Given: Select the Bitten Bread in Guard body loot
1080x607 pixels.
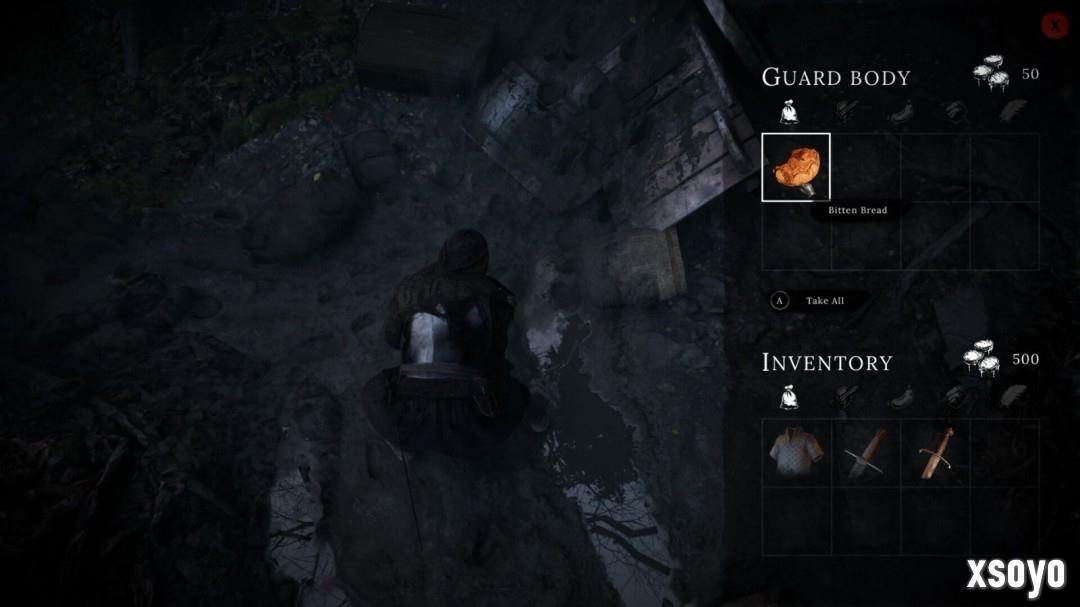Looking at the screenshot, I should tap(796, 167).
